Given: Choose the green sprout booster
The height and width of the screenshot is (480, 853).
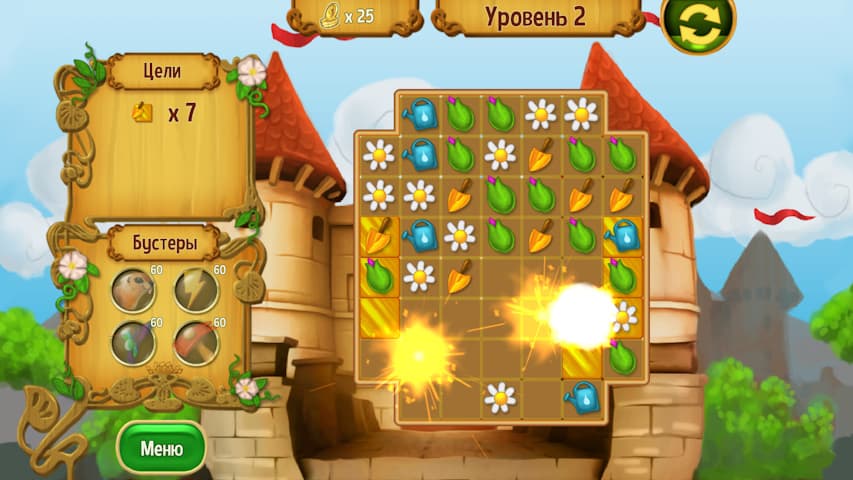Looking at the screenshot, I should click(133, 343).
